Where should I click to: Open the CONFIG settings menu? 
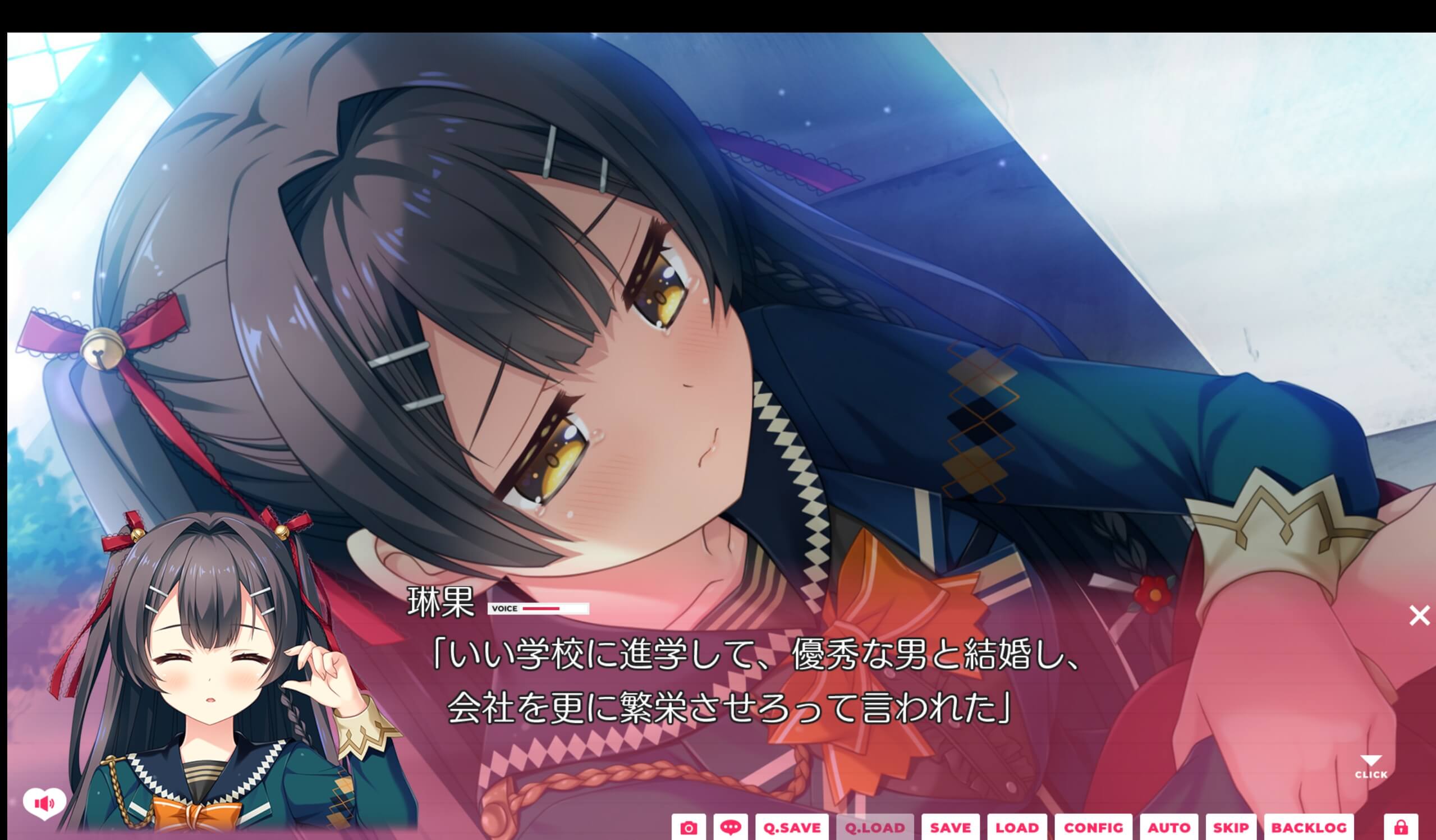(x=1095, y=828)
